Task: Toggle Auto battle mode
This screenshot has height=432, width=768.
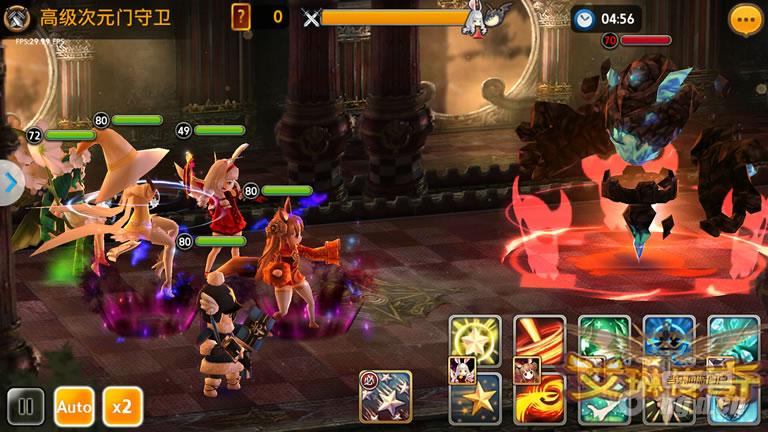Action: 74,407
